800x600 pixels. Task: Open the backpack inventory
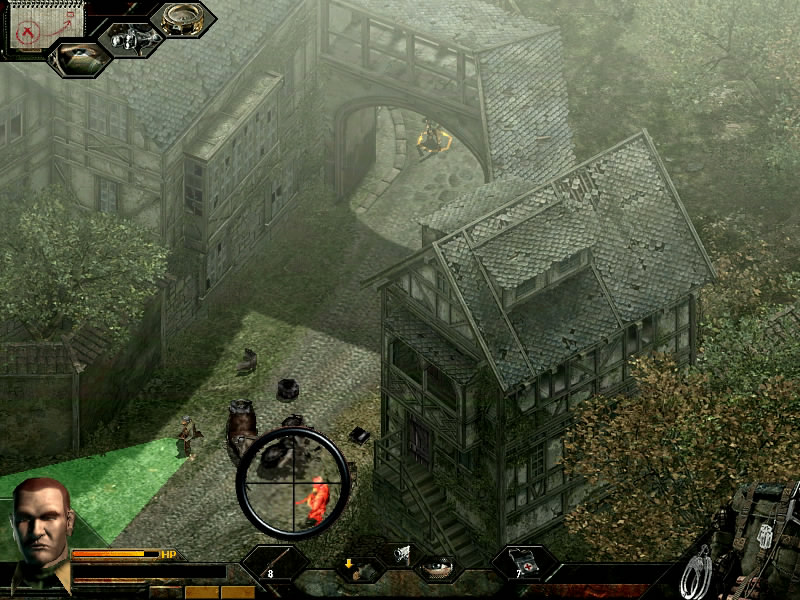pyautogui.click(x=762, y=528)
